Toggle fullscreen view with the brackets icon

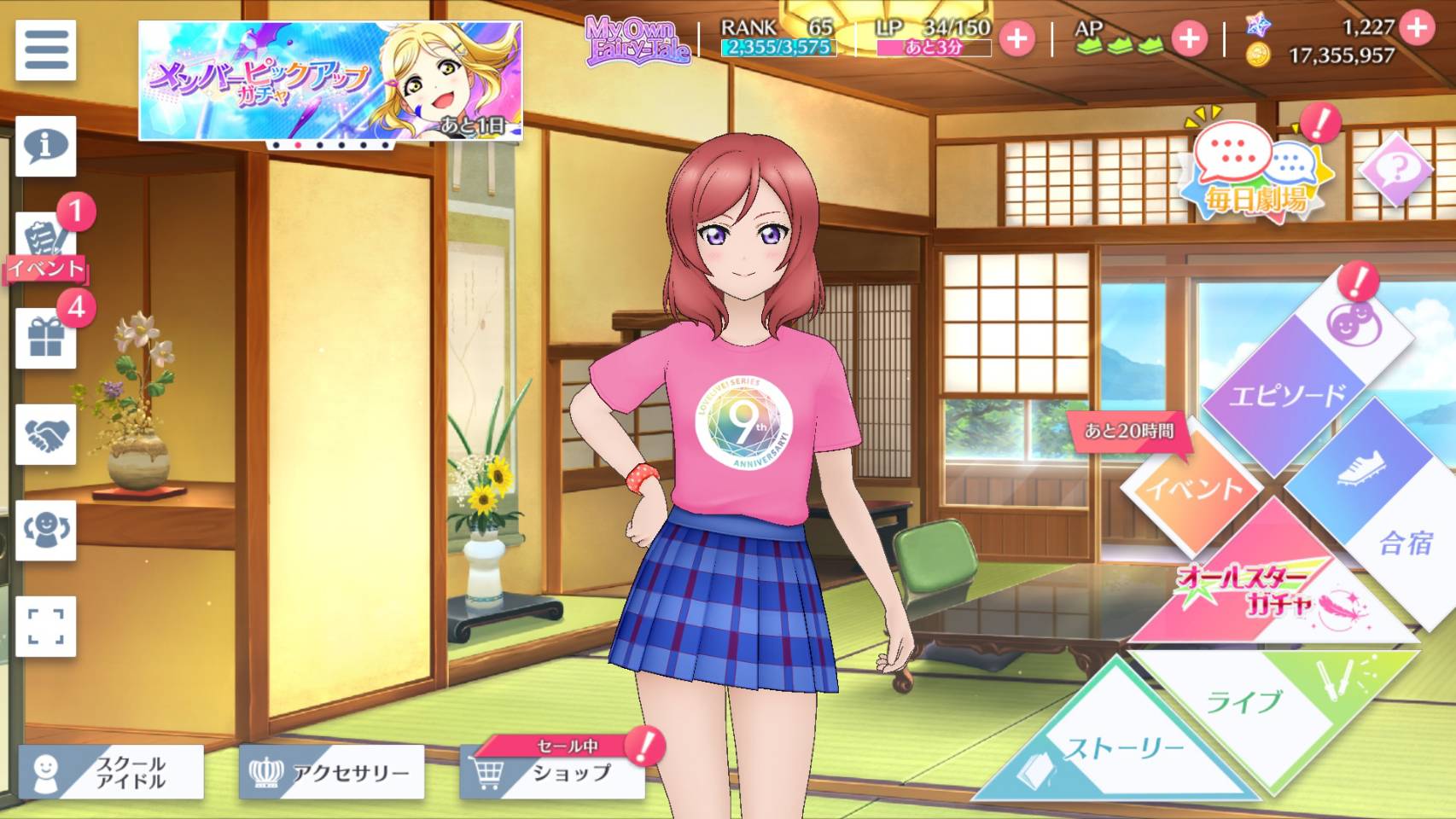coord(46,626)
